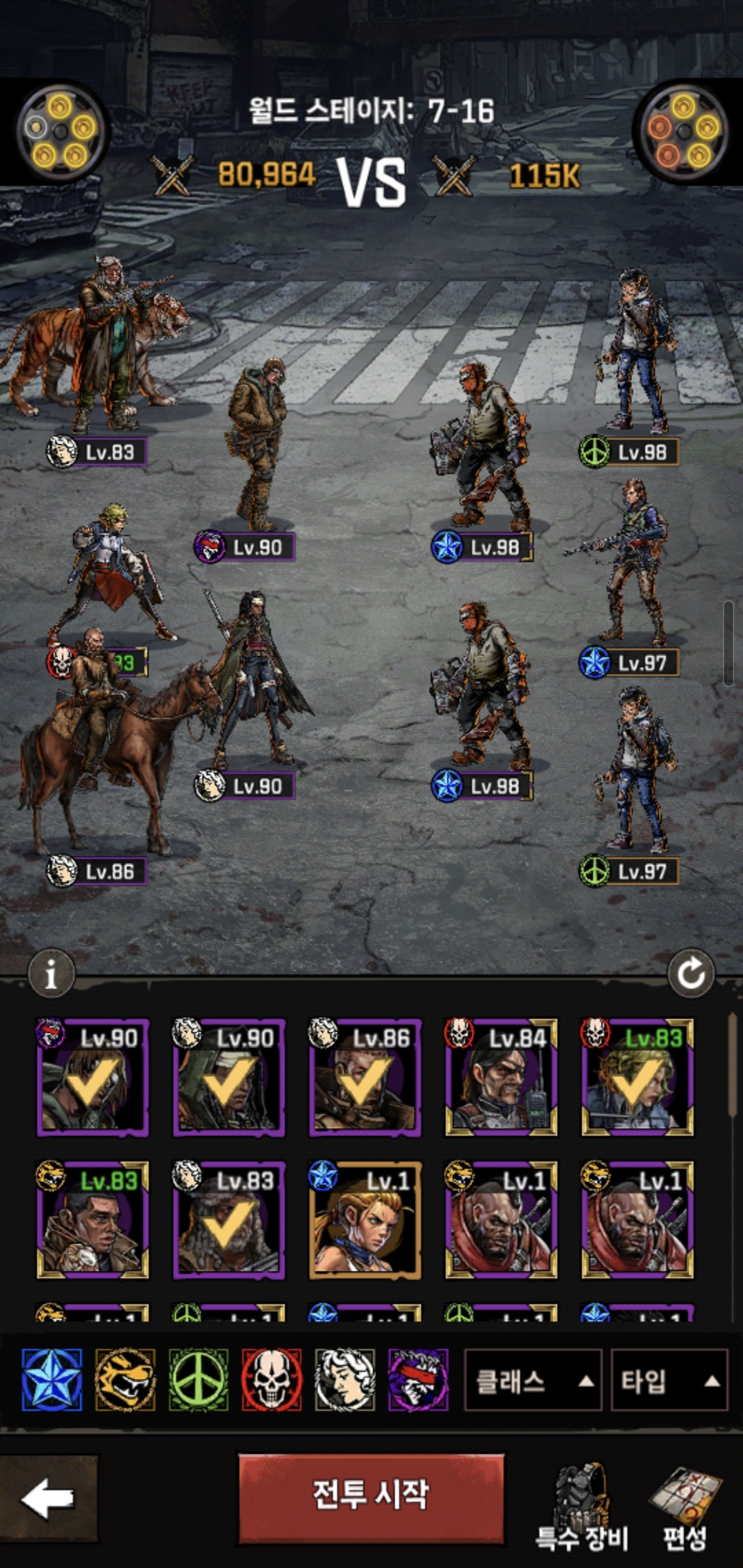743x1568 pixels.
Task: Reset the lineup with the circular arrow button
Action: pyautogui.click(x=691, y=974)
